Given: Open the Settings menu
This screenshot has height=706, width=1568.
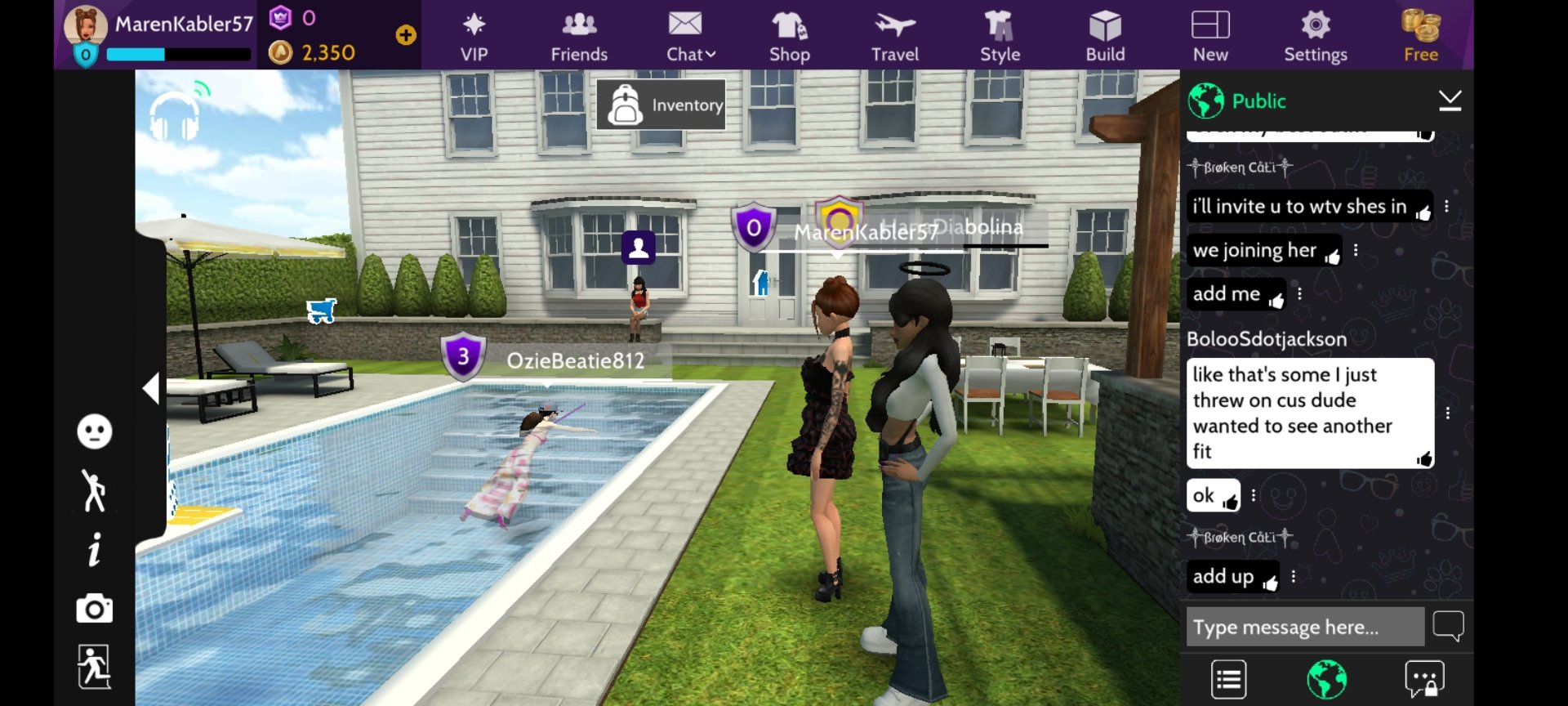Looking at the screenshot, I should [1315, 37].
